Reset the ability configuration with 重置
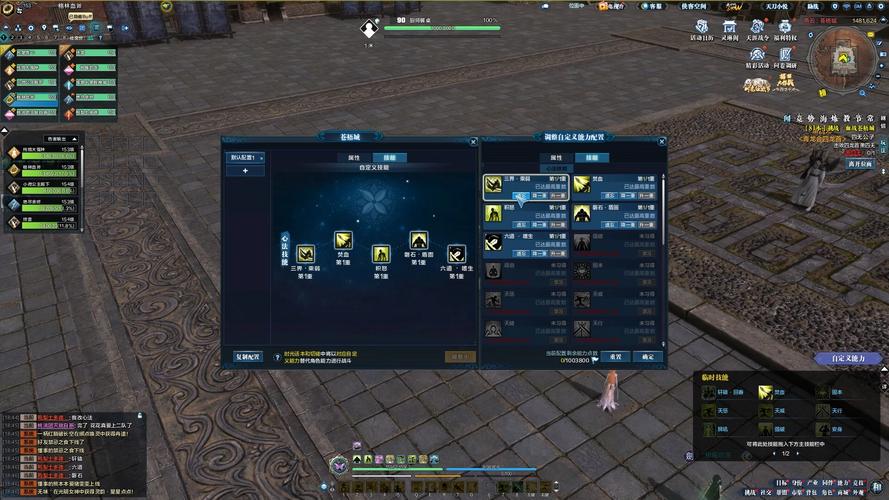889x500 pixels. click(x=616, y=356)
